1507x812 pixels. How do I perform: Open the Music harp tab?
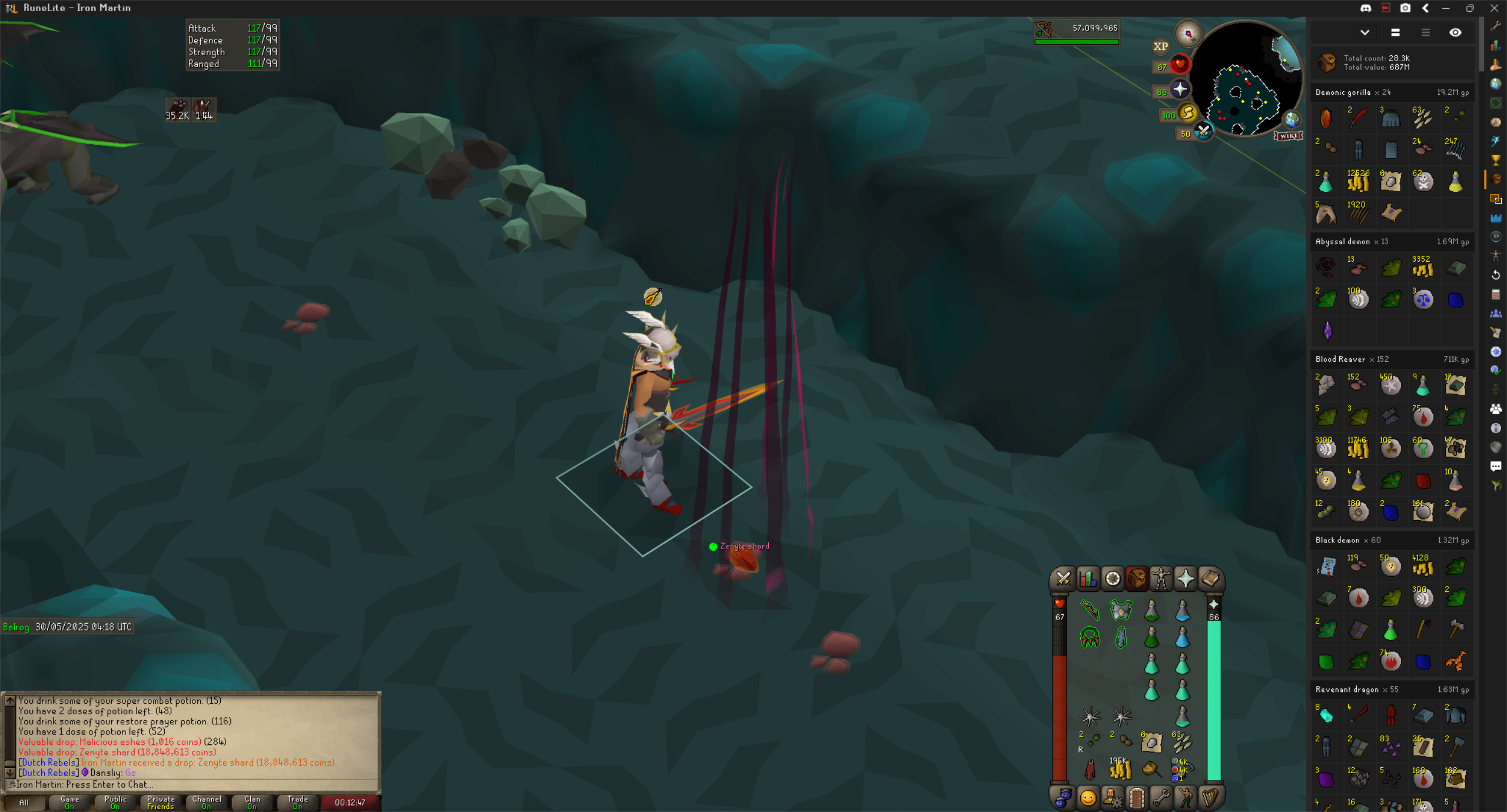point(1210,798)
